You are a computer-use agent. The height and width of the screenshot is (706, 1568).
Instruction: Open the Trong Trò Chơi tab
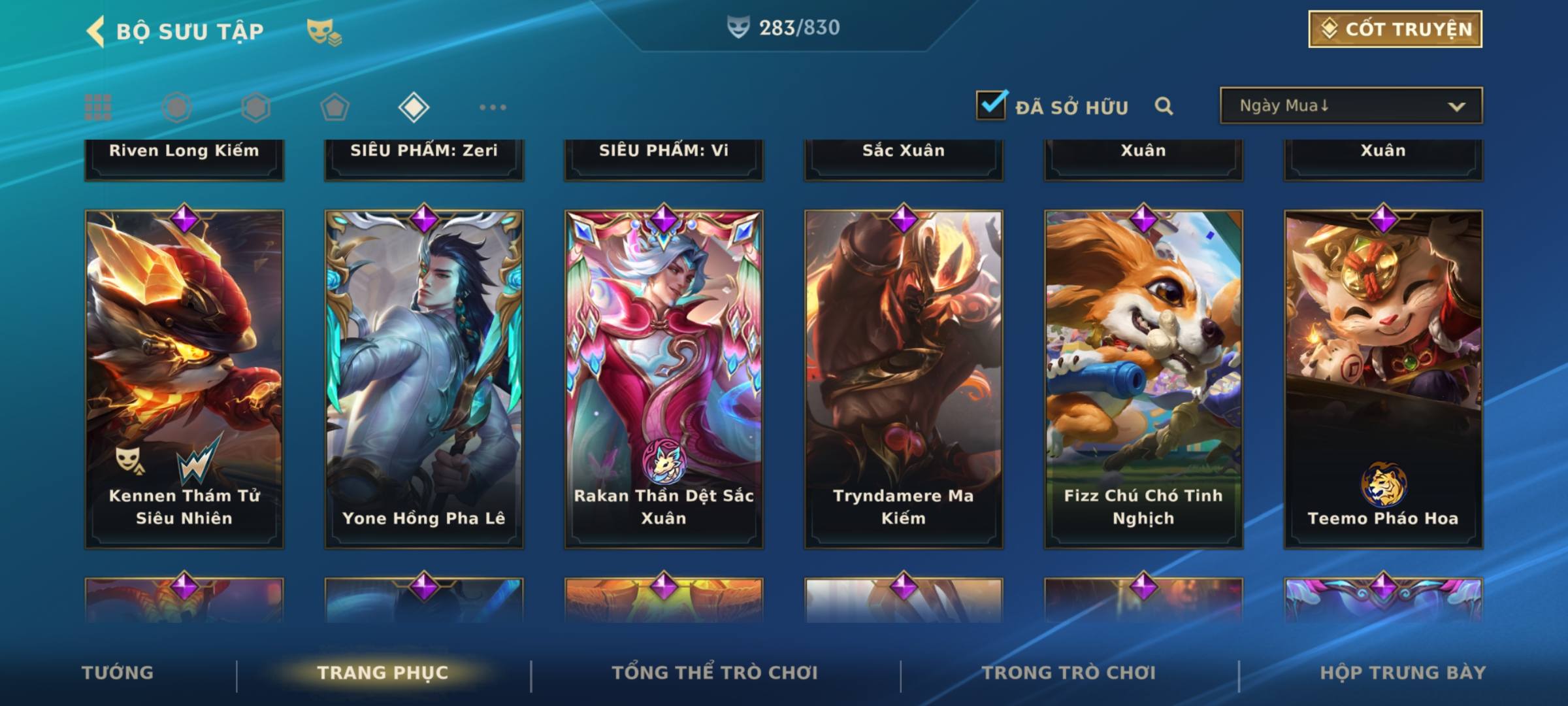click(x=1069, y=673)
